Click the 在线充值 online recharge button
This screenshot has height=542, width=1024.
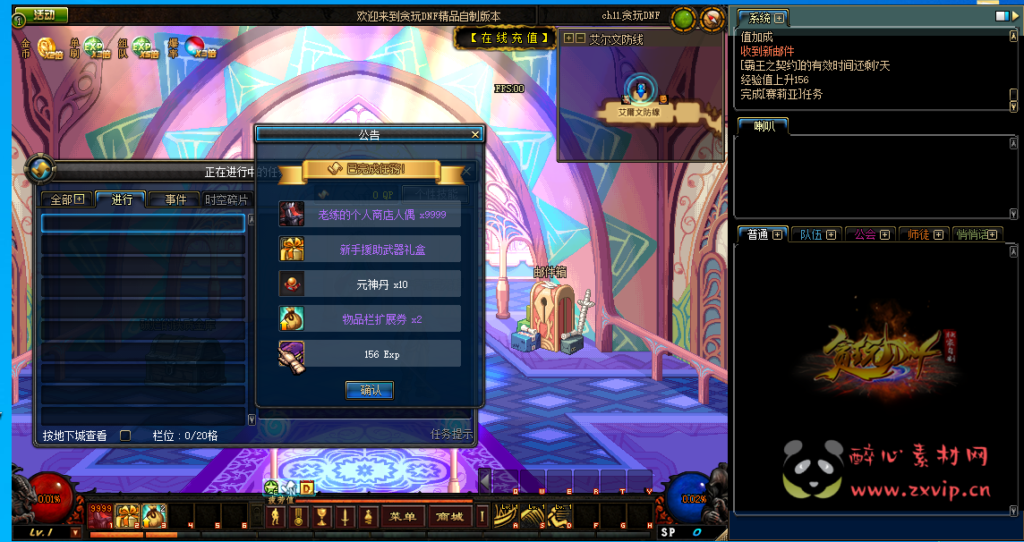[504, 38]
